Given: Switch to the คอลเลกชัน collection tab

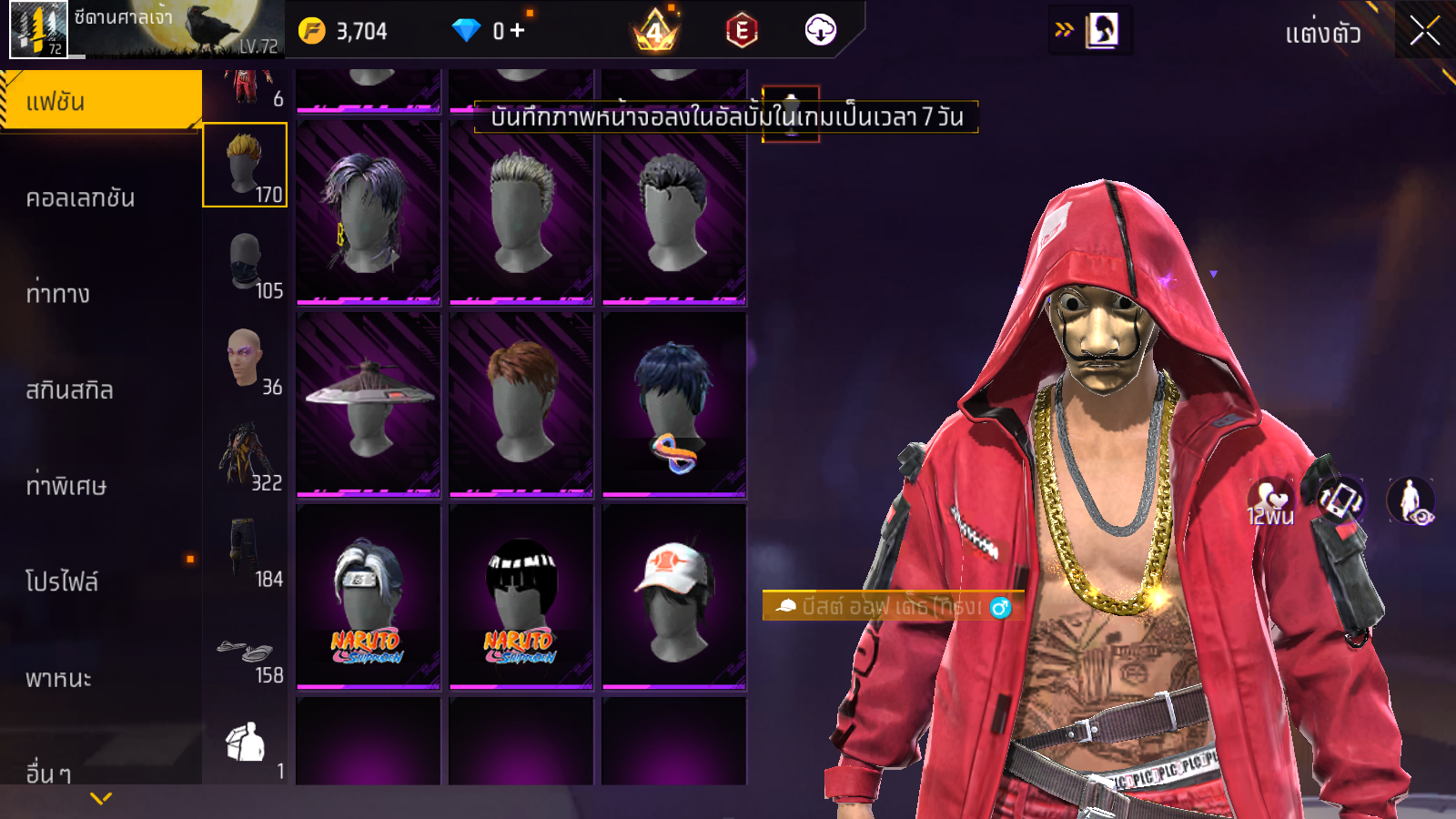Looking at the screenshot, I should coord(82,197).
